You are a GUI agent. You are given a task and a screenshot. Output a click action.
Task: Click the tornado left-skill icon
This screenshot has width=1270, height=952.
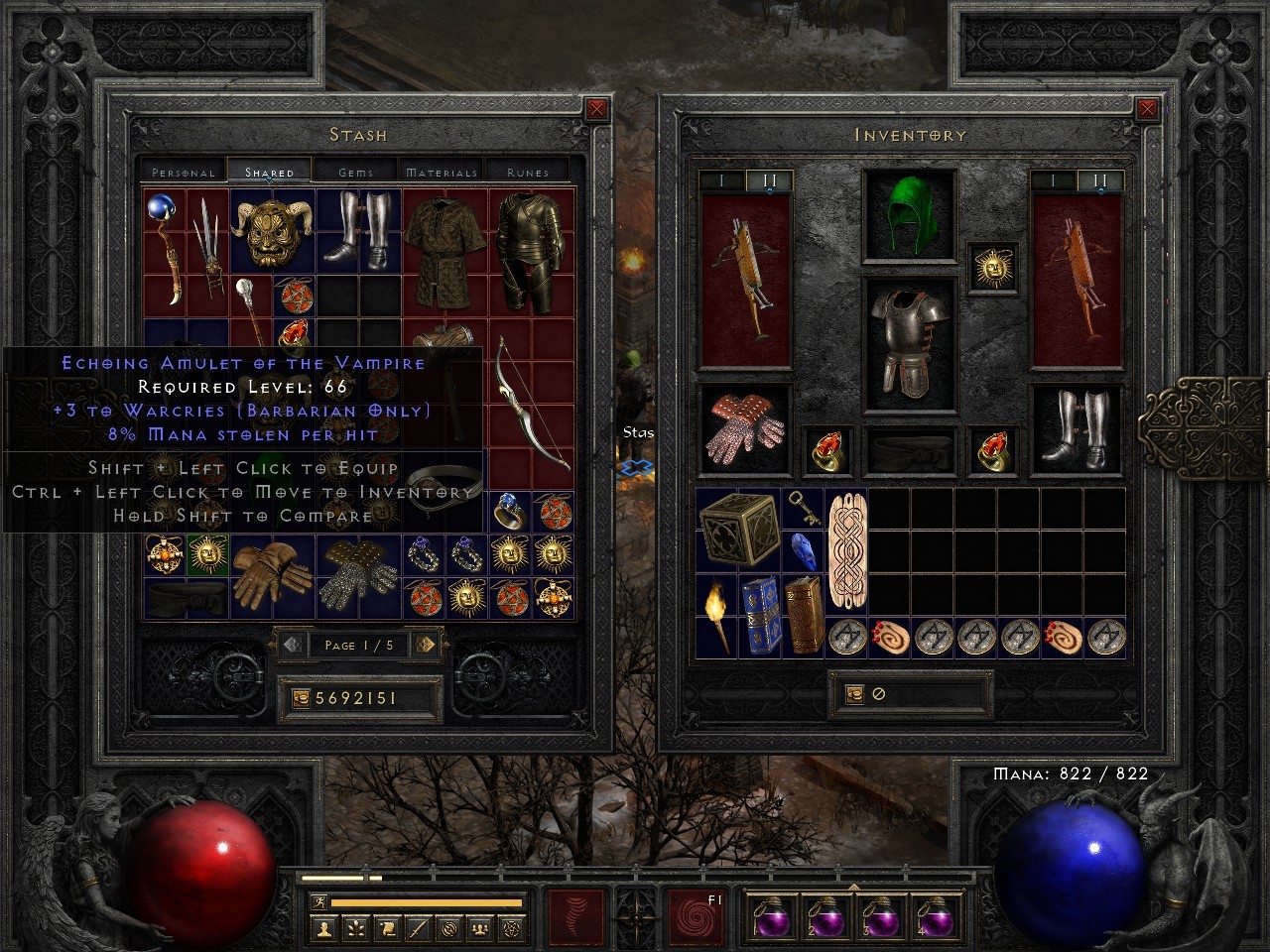coord(574,915)
